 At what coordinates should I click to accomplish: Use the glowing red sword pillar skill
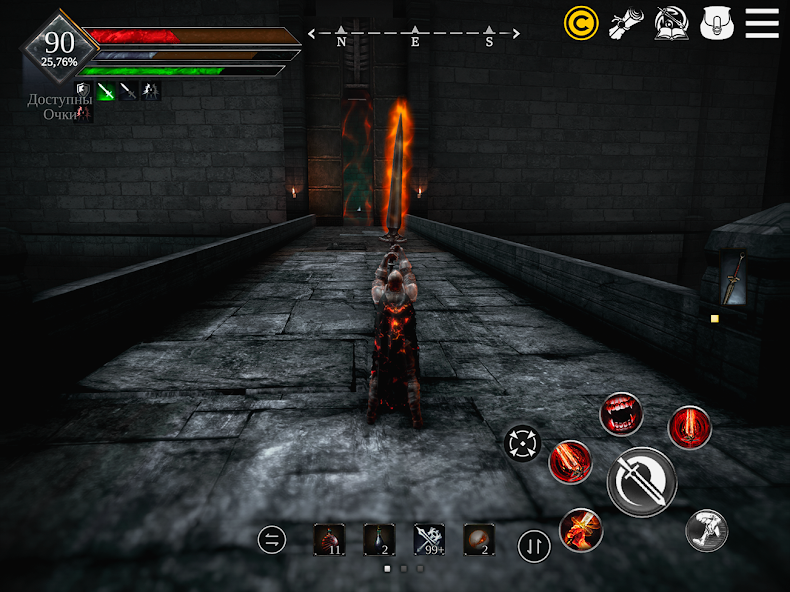click(x=689, y=427)
